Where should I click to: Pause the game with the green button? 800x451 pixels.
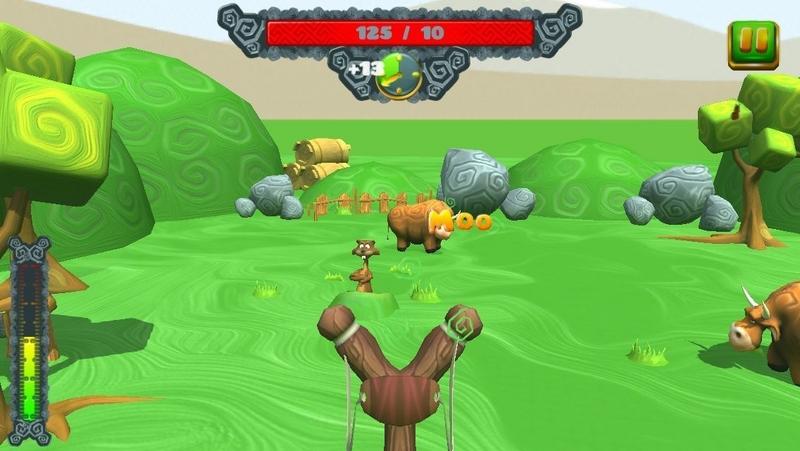752,44
